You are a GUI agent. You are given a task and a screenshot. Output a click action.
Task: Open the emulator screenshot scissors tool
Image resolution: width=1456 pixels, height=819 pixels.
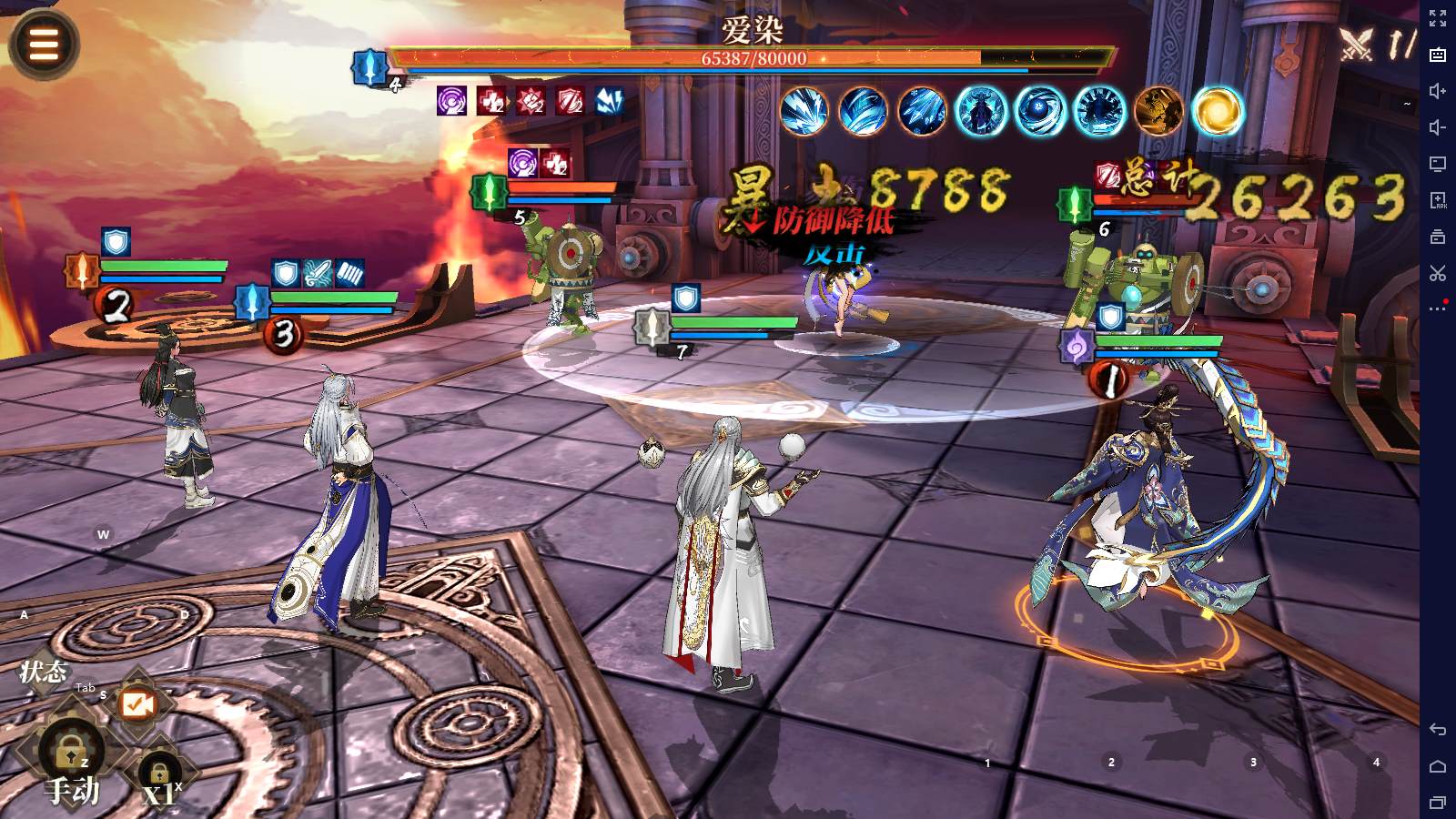[x=1438, y=273]
